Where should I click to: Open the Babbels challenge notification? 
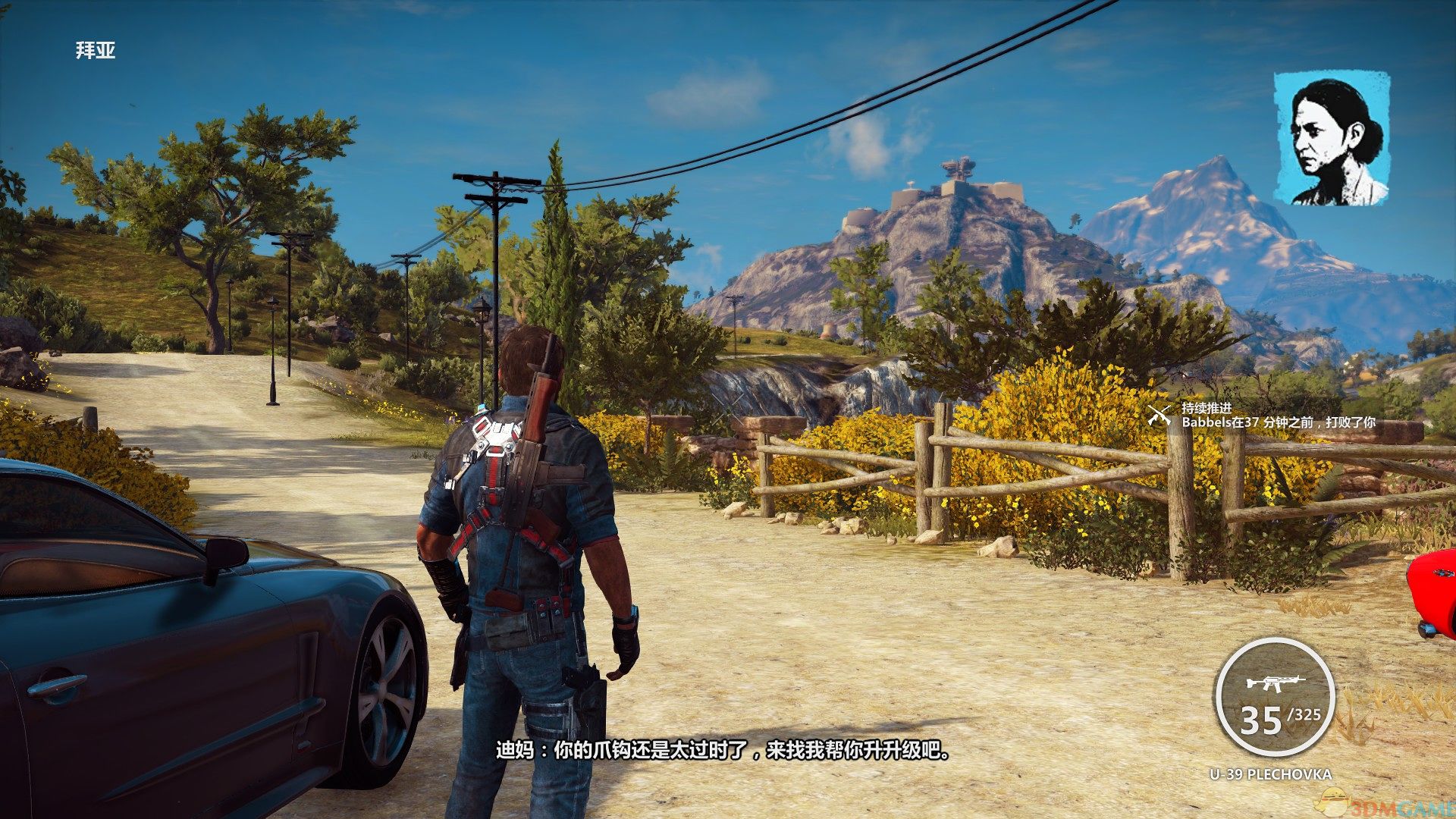(1278, 422)
